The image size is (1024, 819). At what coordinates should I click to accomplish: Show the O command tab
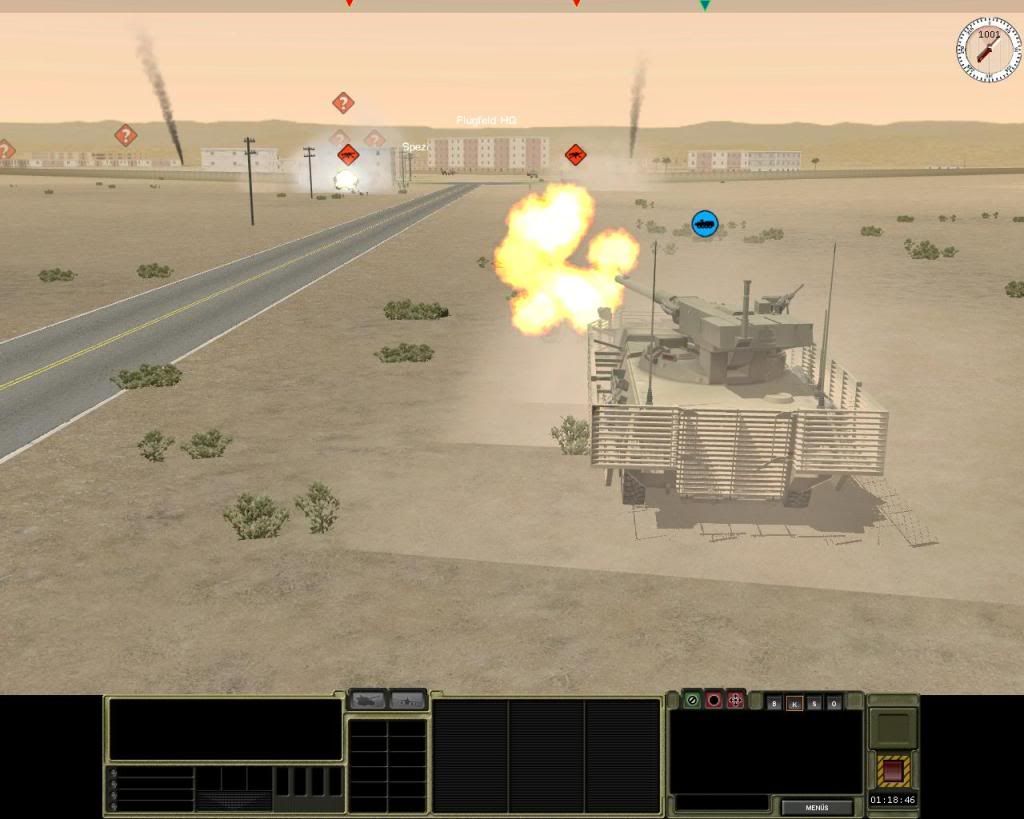(x=834, y=703)
